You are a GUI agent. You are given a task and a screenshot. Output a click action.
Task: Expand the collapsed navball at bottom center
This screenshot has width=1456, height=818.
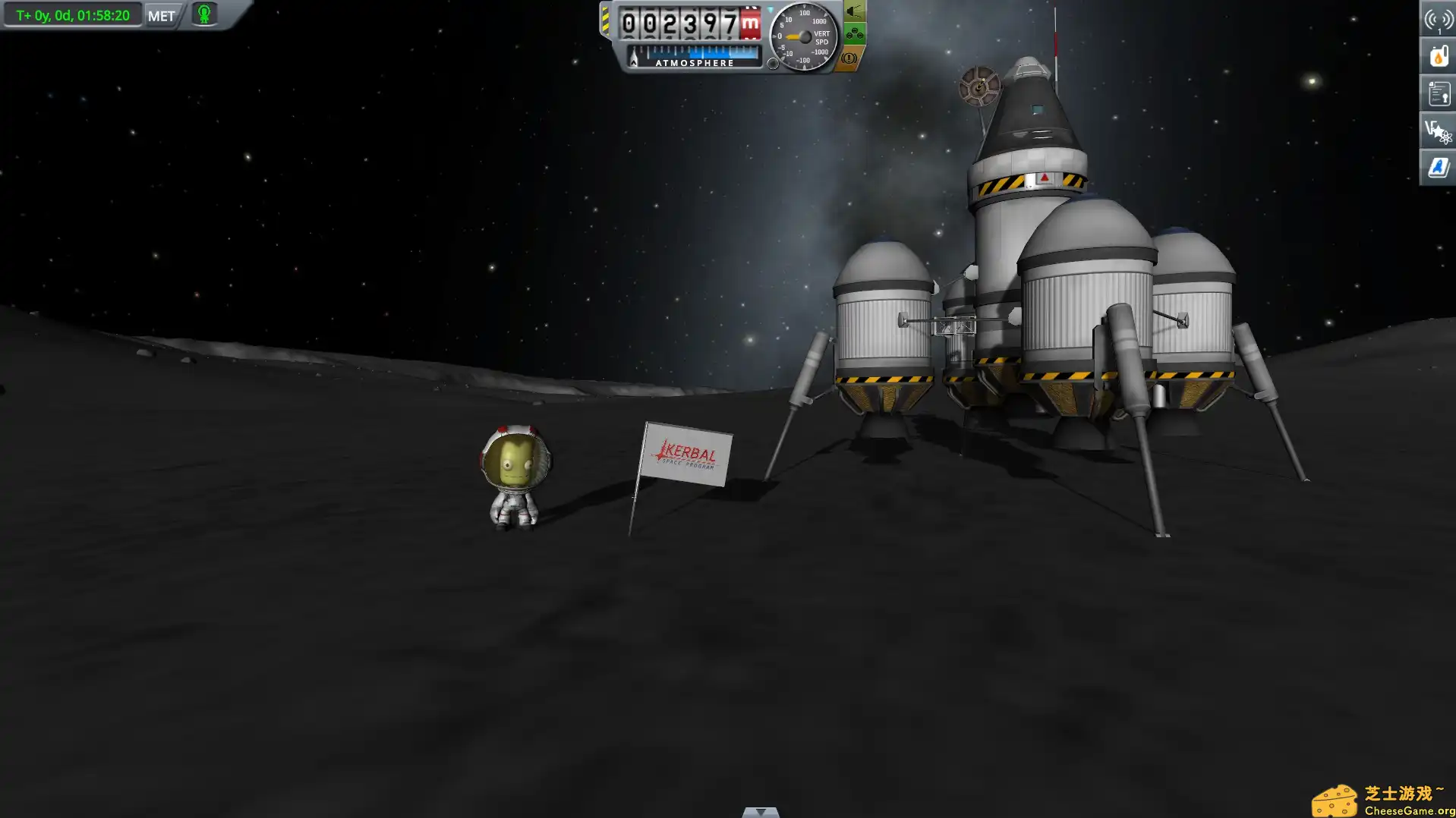tap(759, 813)
